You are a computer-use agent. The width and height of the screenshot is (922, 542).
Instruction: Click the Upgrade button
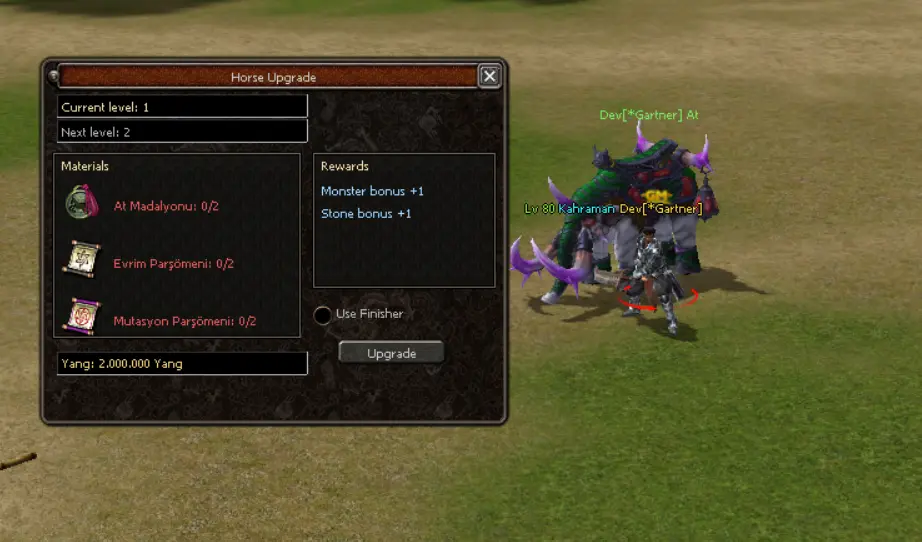click(391, 353)
